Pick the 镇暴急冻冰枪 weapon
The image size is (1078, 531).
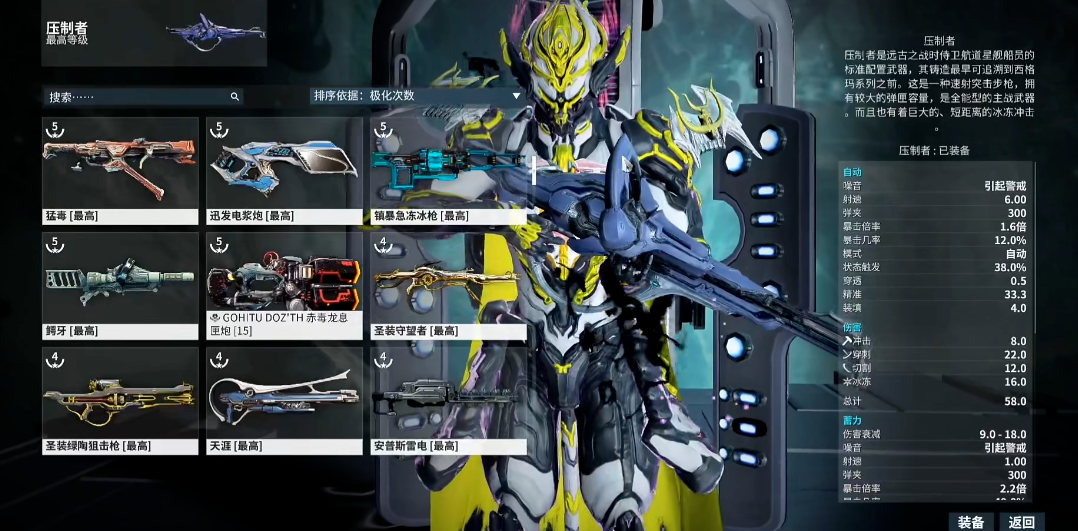click(x=449, y=170)
